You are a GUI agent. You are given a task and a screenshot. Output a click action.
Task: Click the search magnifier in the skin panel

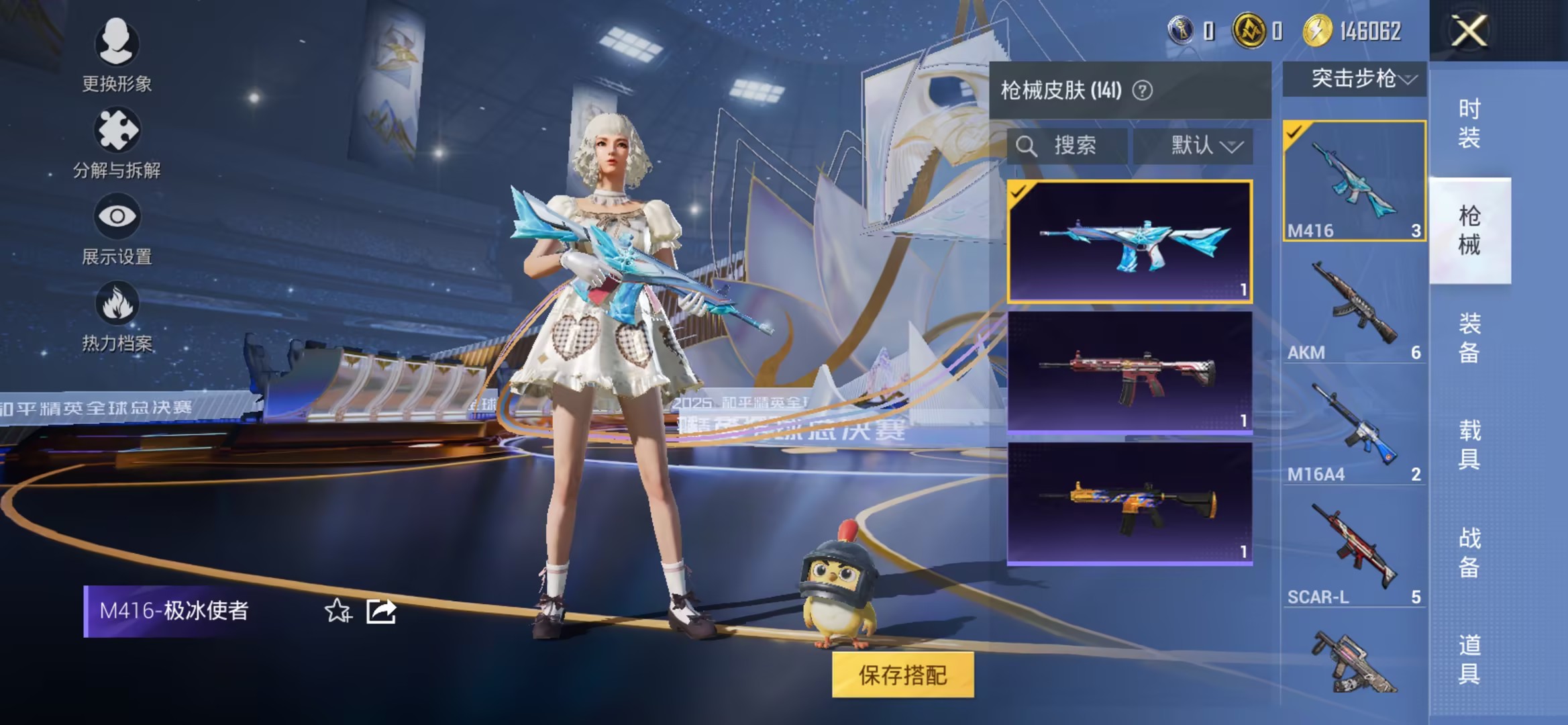[1027, 146]
